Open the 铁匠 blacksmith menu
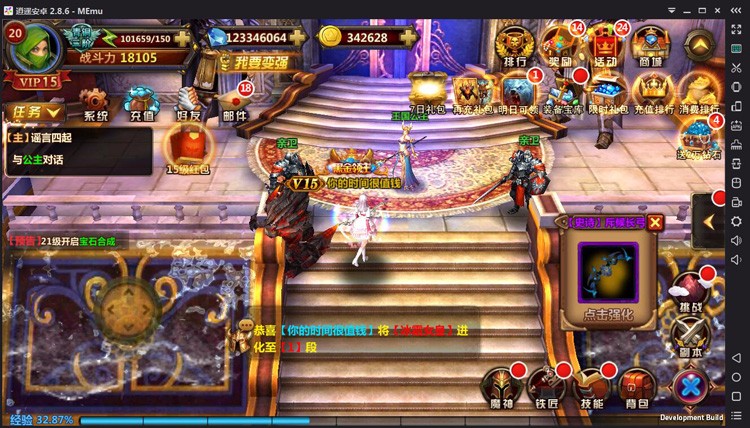 coord(545,385)
